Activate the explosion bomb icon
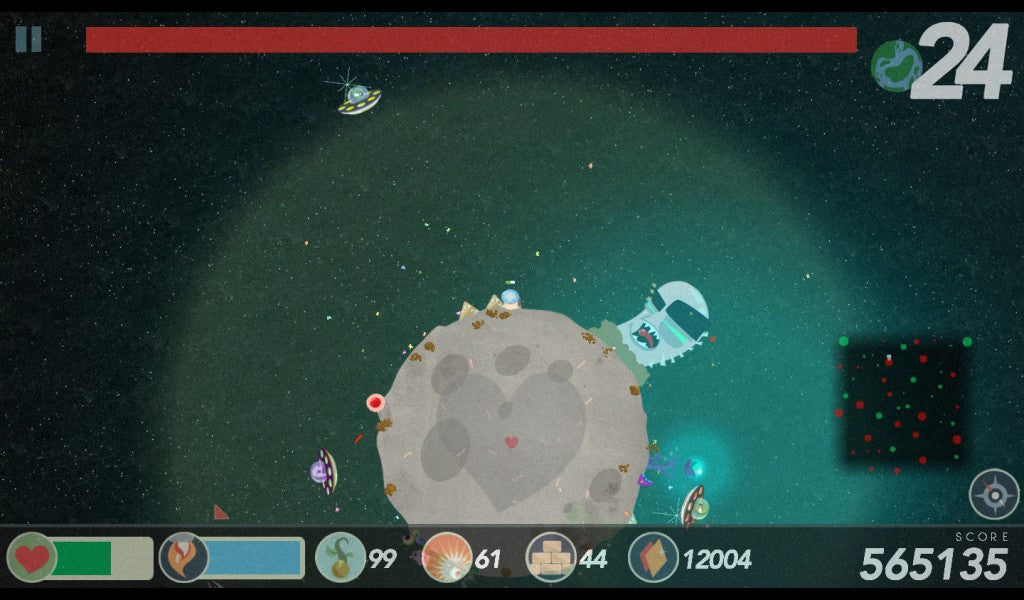This screenshot has height=600, width=1024. coord(446,557)
